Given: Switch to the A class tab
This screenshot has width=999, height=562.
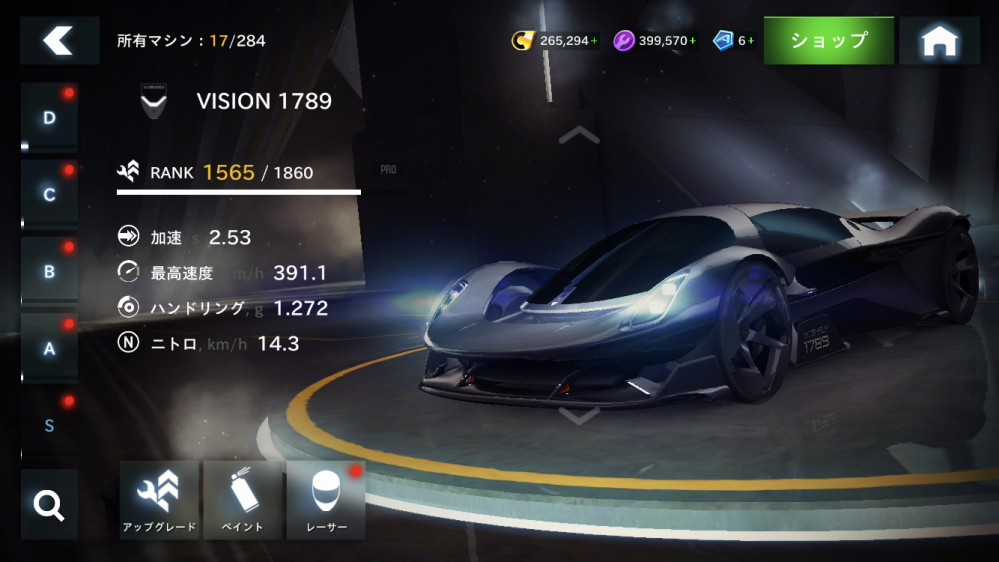Looking at the screenshot, I should 49,348.
